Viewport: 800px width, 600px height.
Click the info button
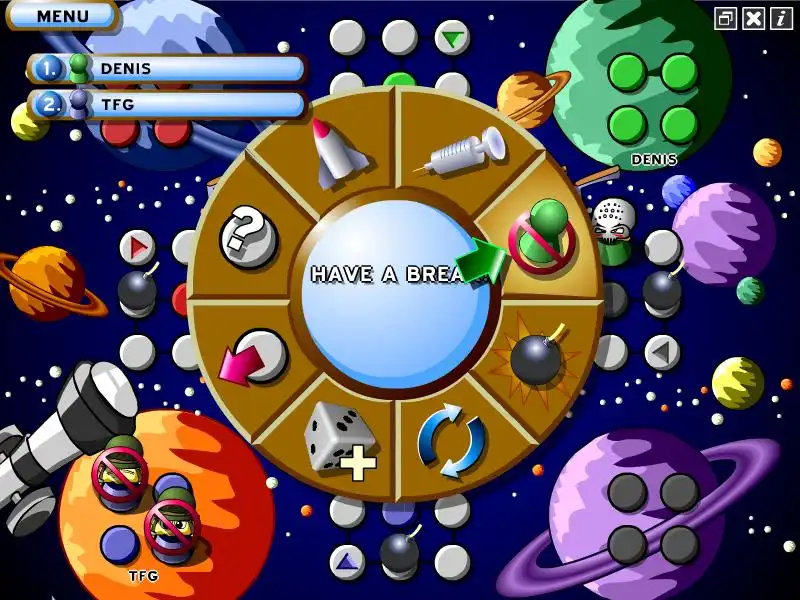tap(781, 18)
